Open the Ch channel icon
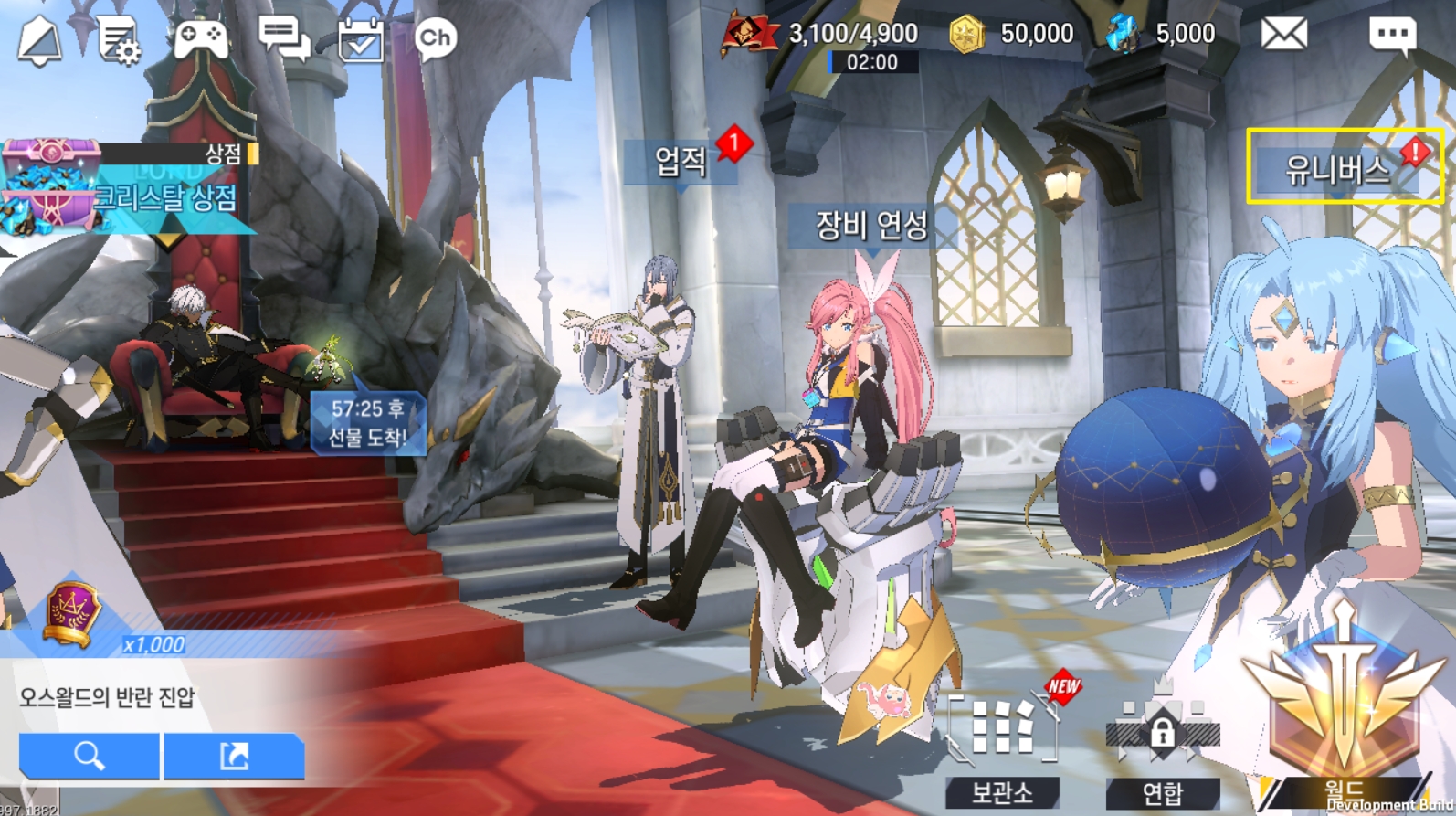 pos(435,38)
